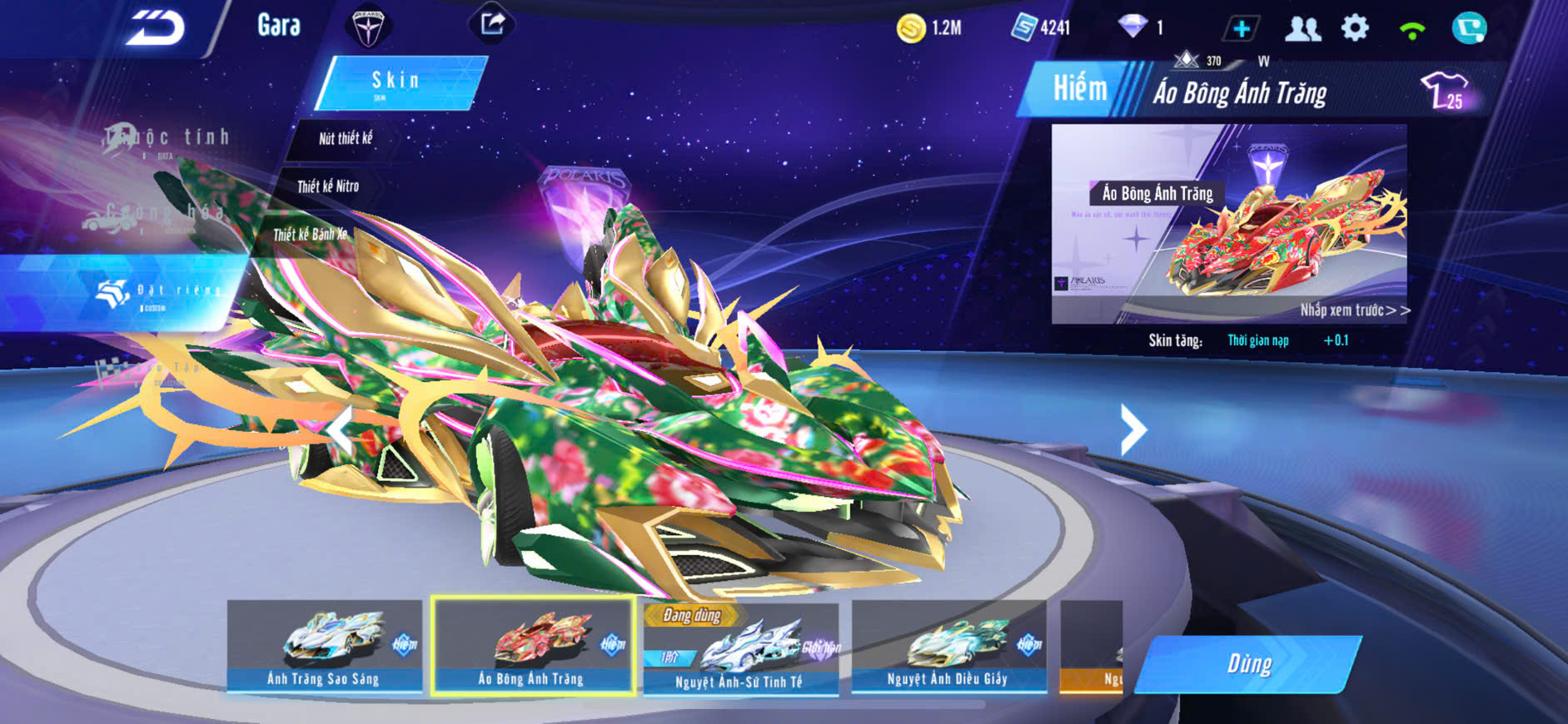
Task: Go back using the return arrow
Action: coord(156,27)
